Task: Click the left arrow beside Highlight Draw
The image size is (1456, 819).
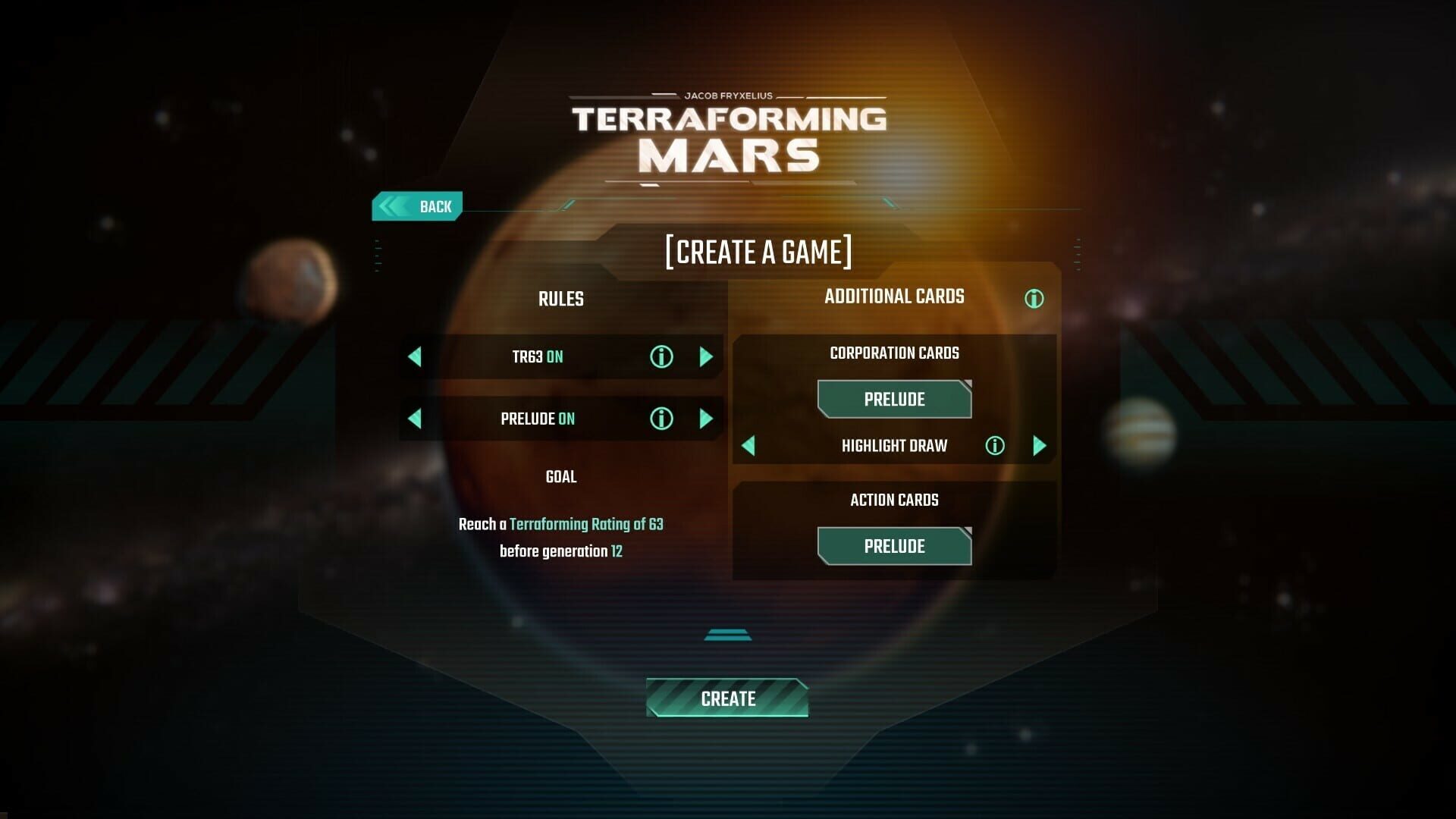Action: (748, 446)
